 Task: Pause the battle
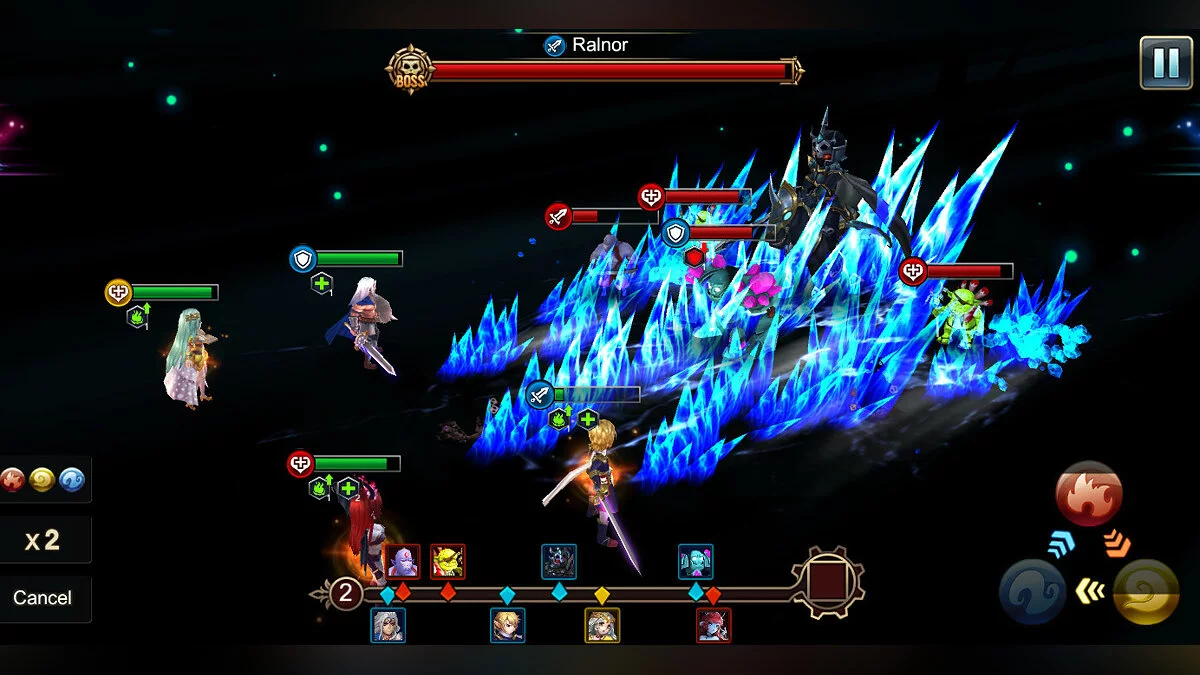(1165, 63)
